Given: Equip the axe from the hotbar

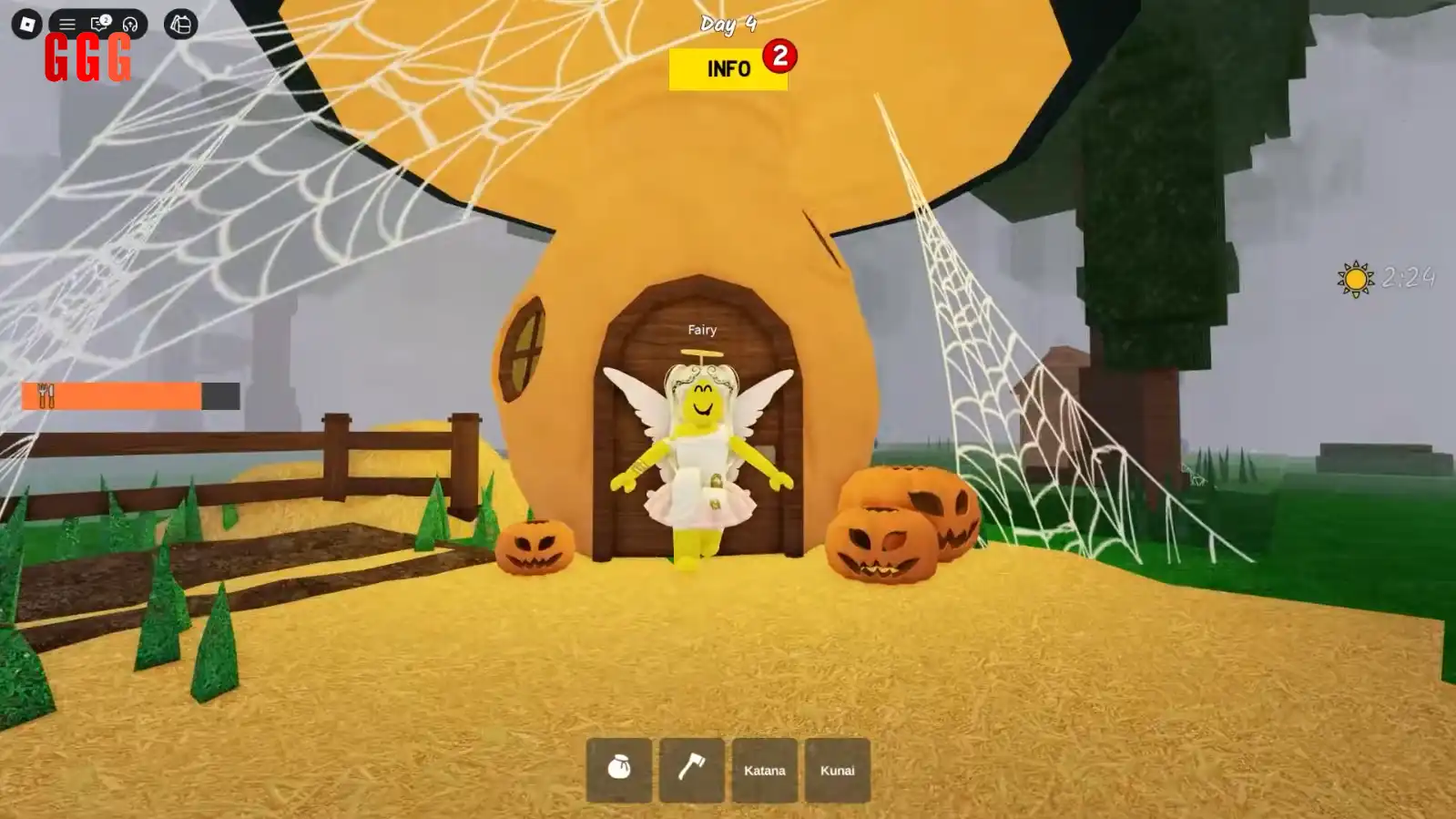Looking at the screenshot, I should tap(691, 768).
